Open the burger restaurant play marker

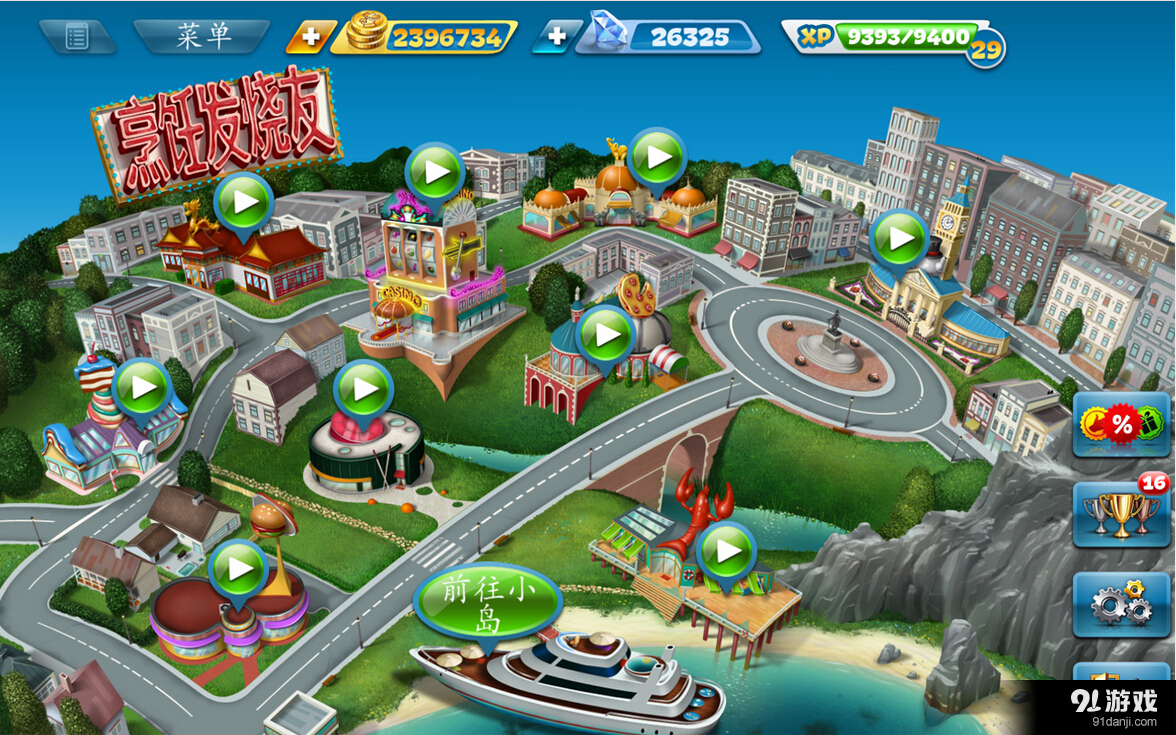pyautogui.click(x=238, y=569)
